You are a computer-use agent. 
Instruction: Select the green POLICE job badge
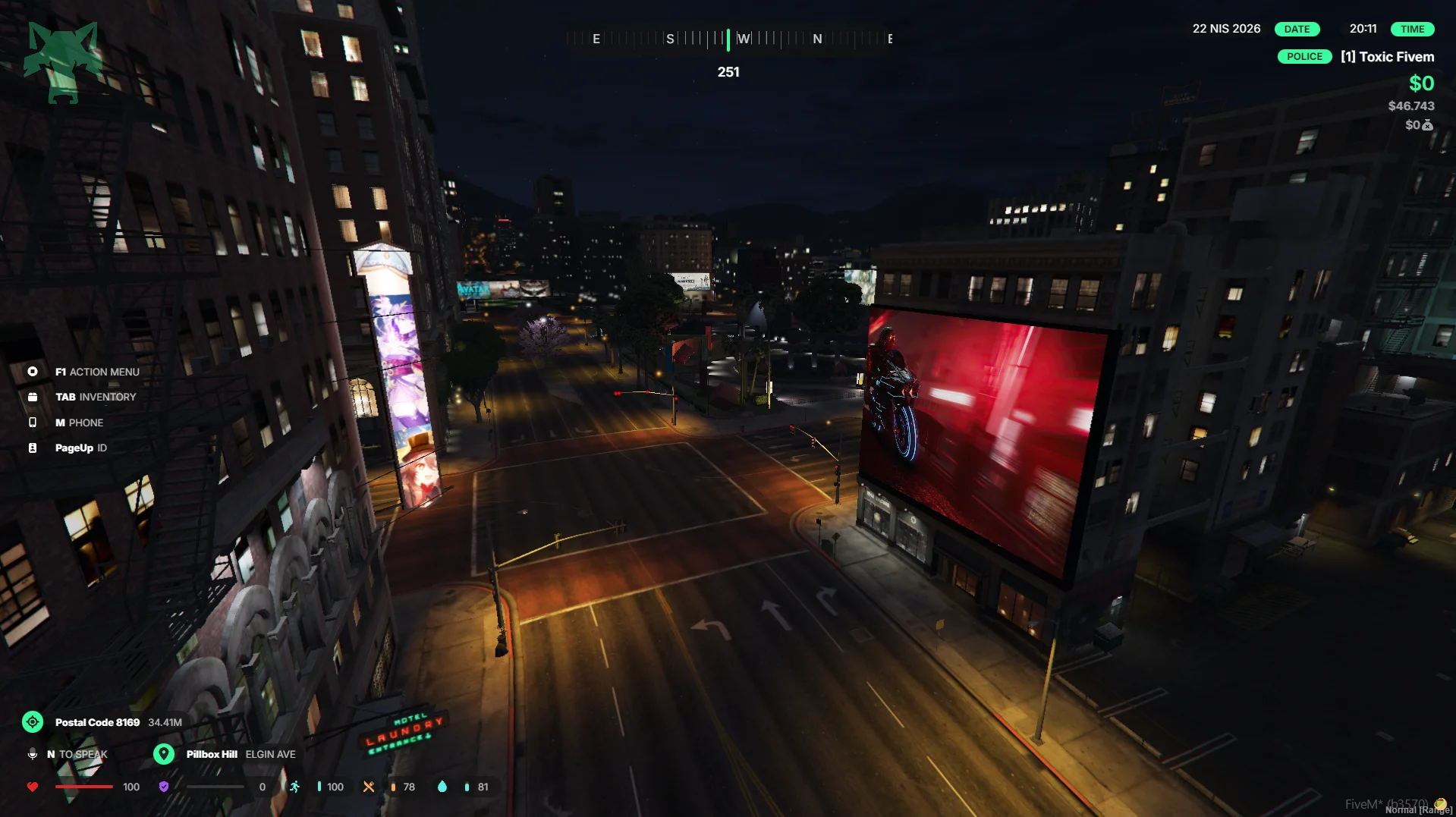pyautogui.click(x=1304, y=57)
